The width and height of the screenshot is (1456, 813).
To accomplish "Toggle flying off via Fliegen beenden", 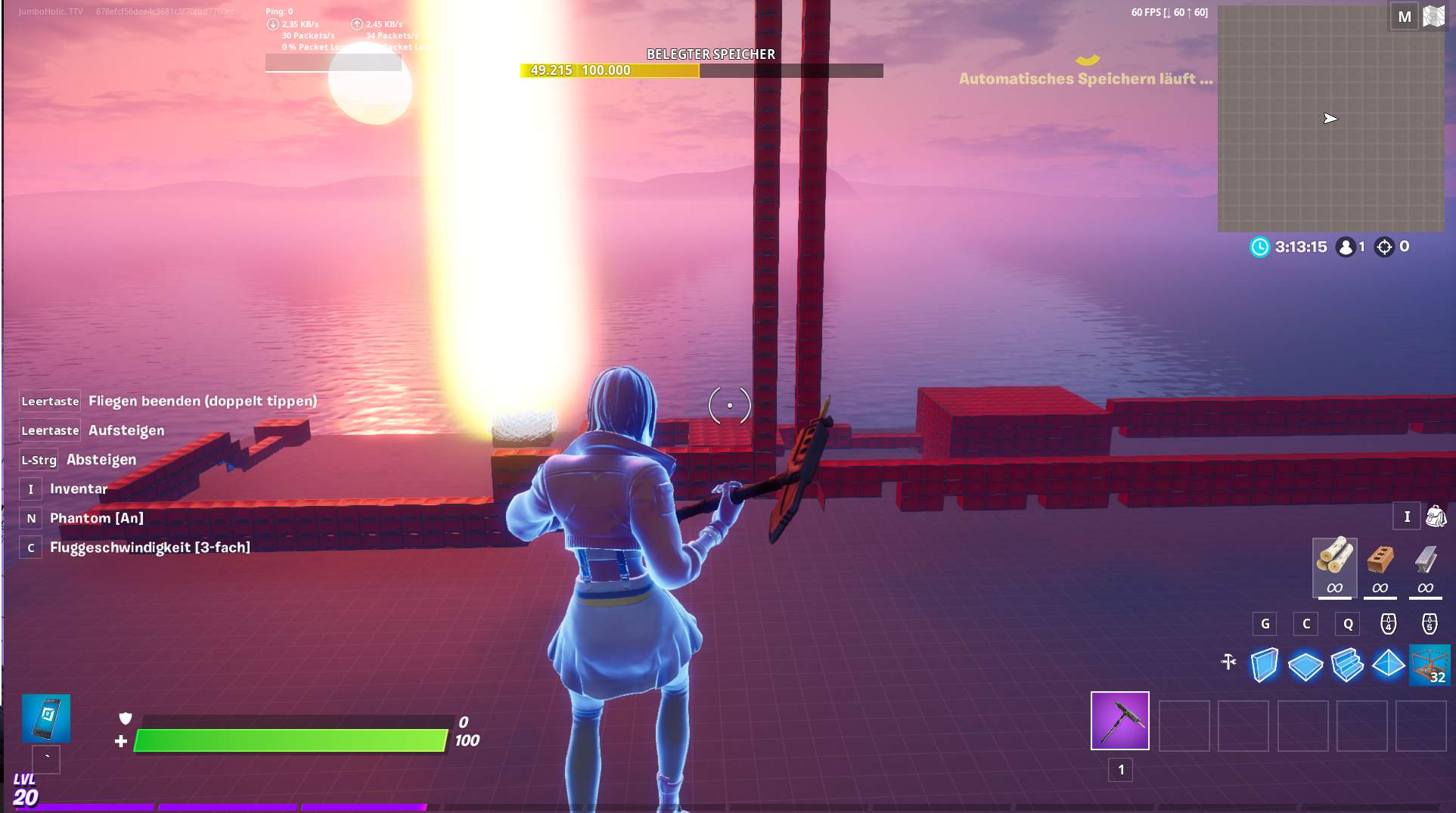I will (201, 401).
